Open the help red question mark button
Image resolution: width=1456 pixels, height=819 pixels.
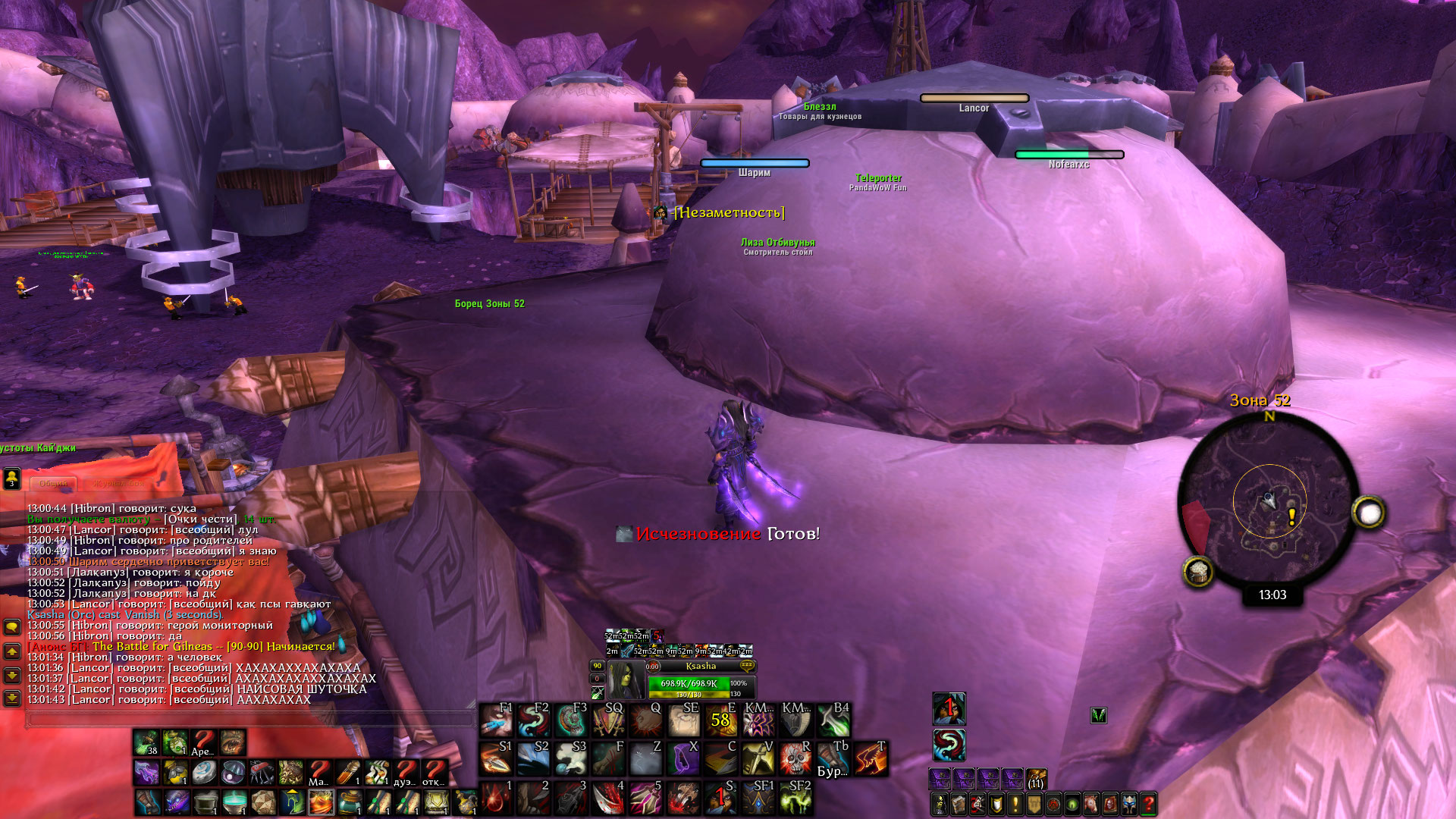(x=1148, y=804)
